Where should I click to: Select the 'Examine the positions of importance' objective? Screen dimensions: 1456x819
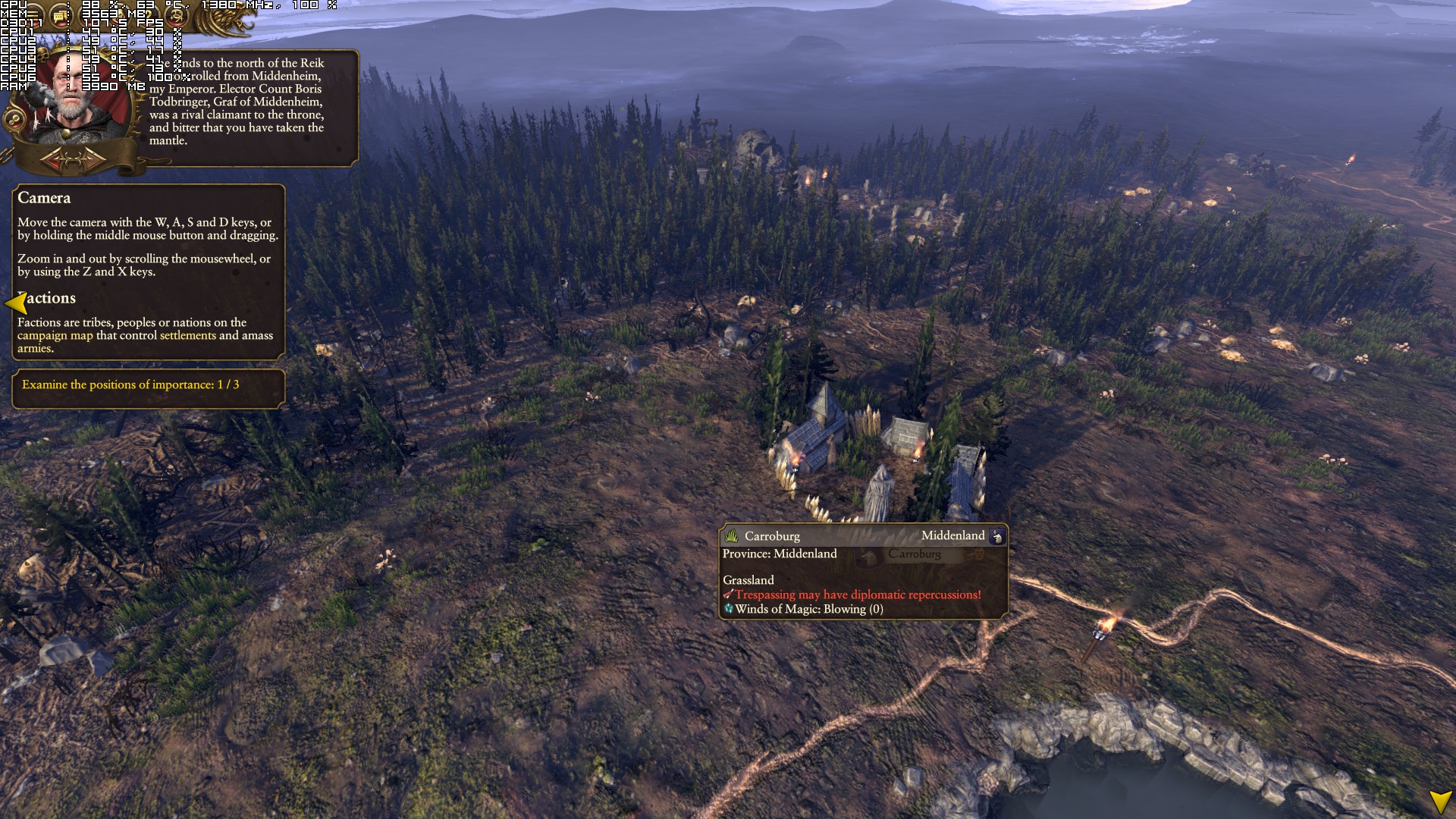click(x=130, y=384)
